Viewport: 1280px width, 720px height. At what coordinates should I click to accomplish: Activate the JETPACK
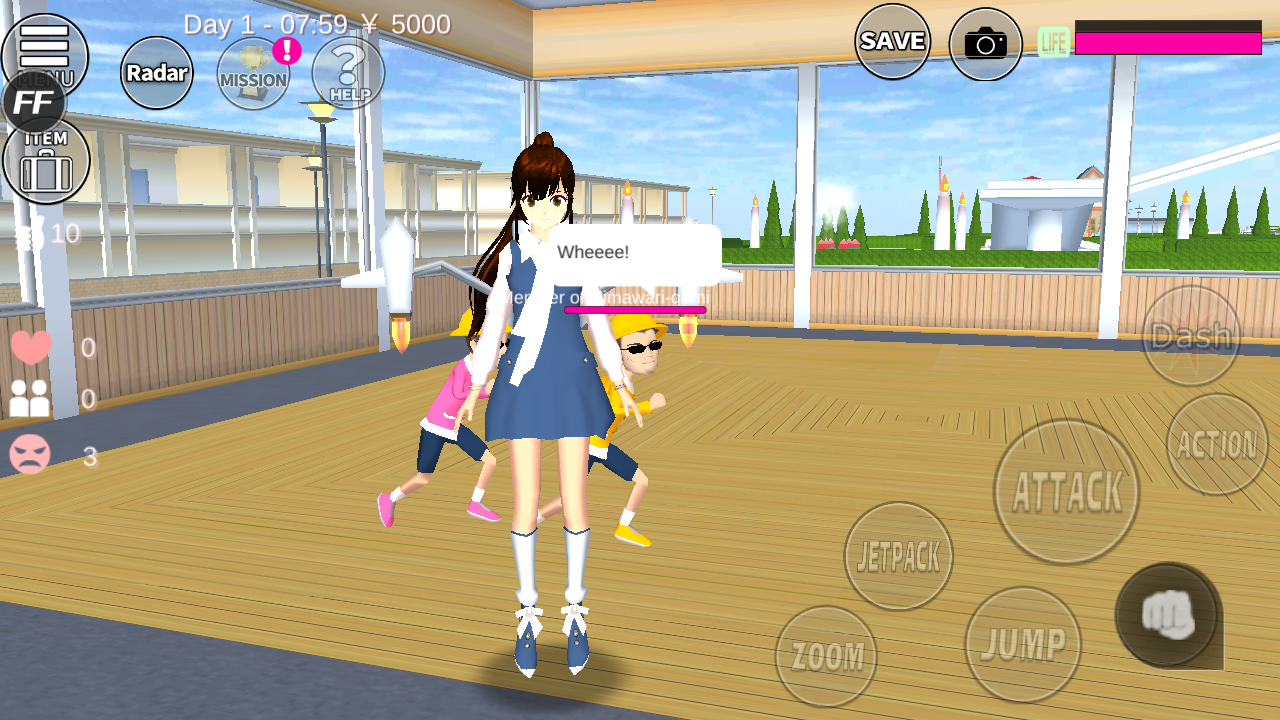tap(897, 557)
